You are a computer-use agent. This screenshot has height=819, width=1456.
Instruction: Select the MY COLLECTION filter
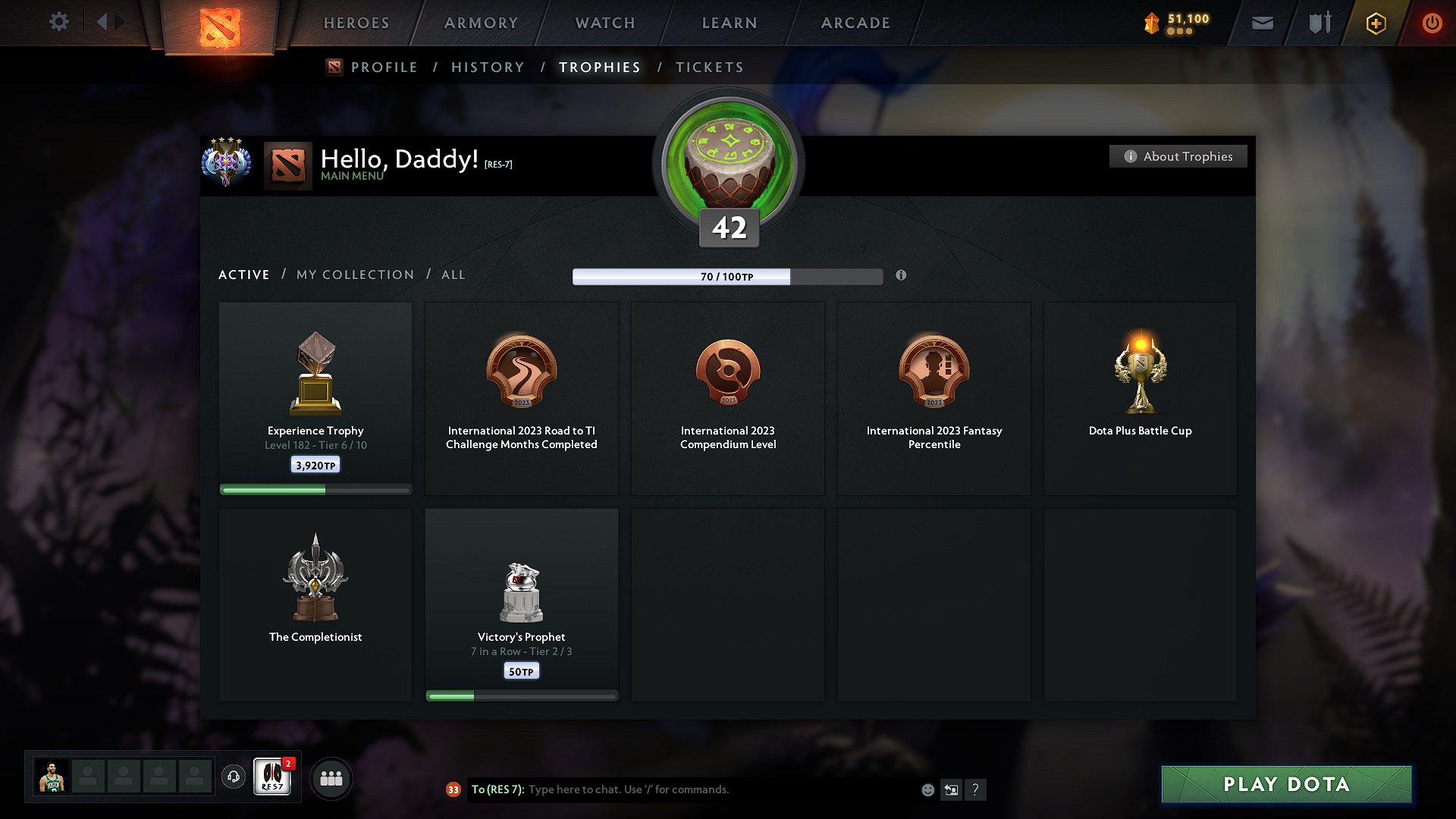(354, 275)
